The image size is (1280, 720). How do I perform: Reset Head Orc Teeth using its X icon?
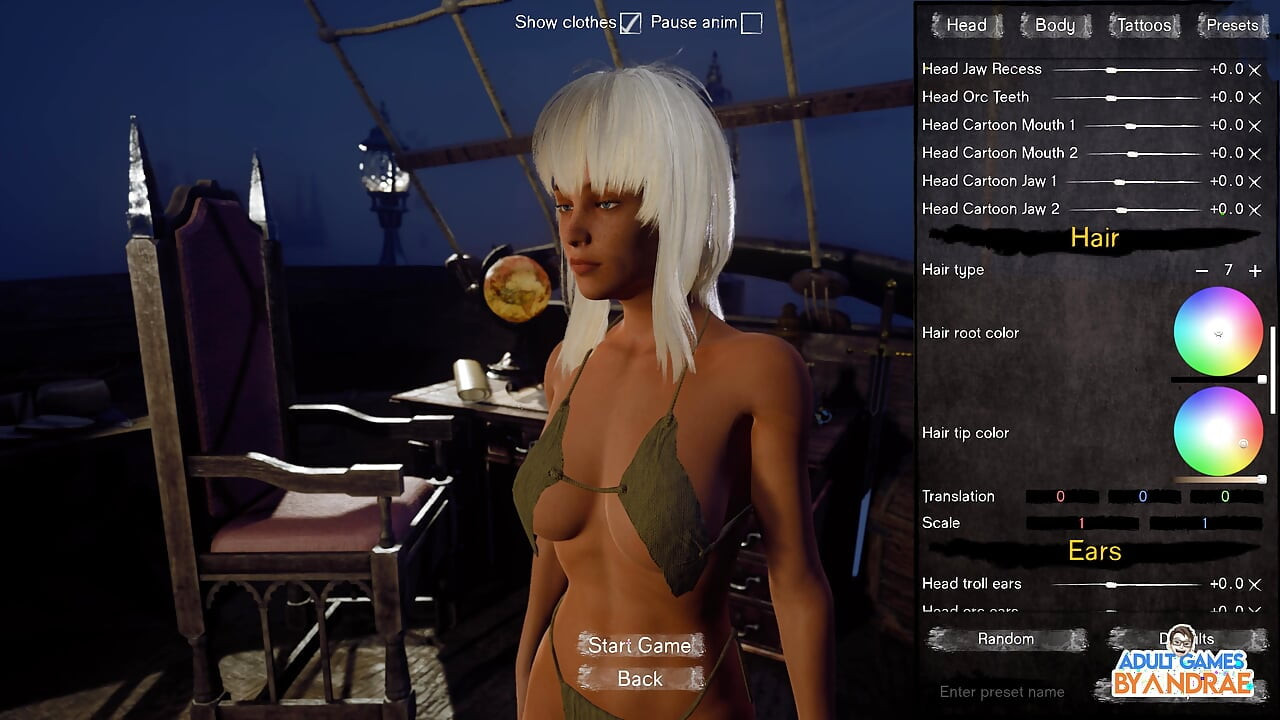click(1254, 97)
